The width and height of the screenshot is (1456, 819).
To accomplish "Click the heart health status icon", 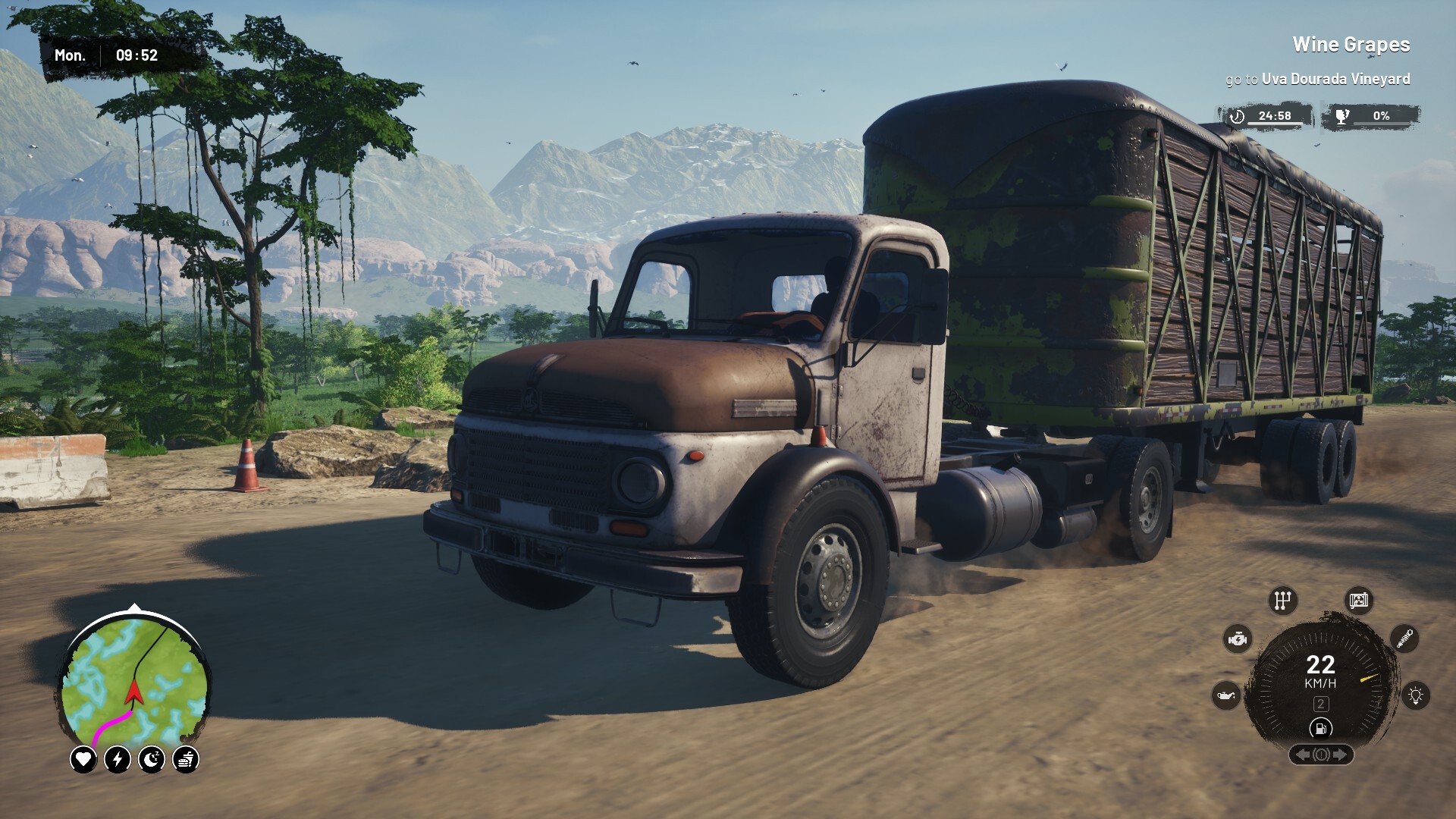I will tap(83, 758).
